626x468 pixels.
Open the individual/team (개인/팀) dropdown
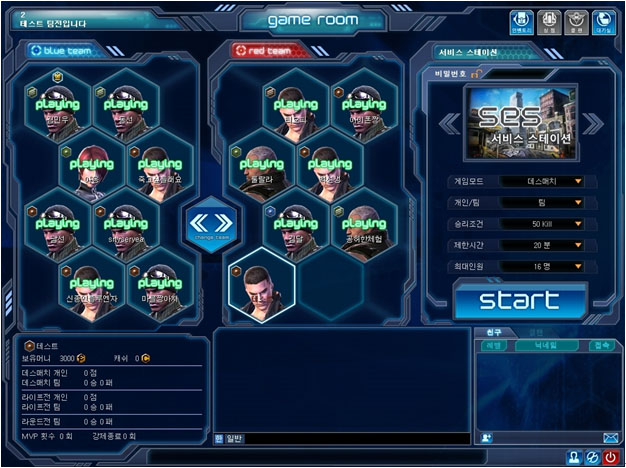pos(555,203)
